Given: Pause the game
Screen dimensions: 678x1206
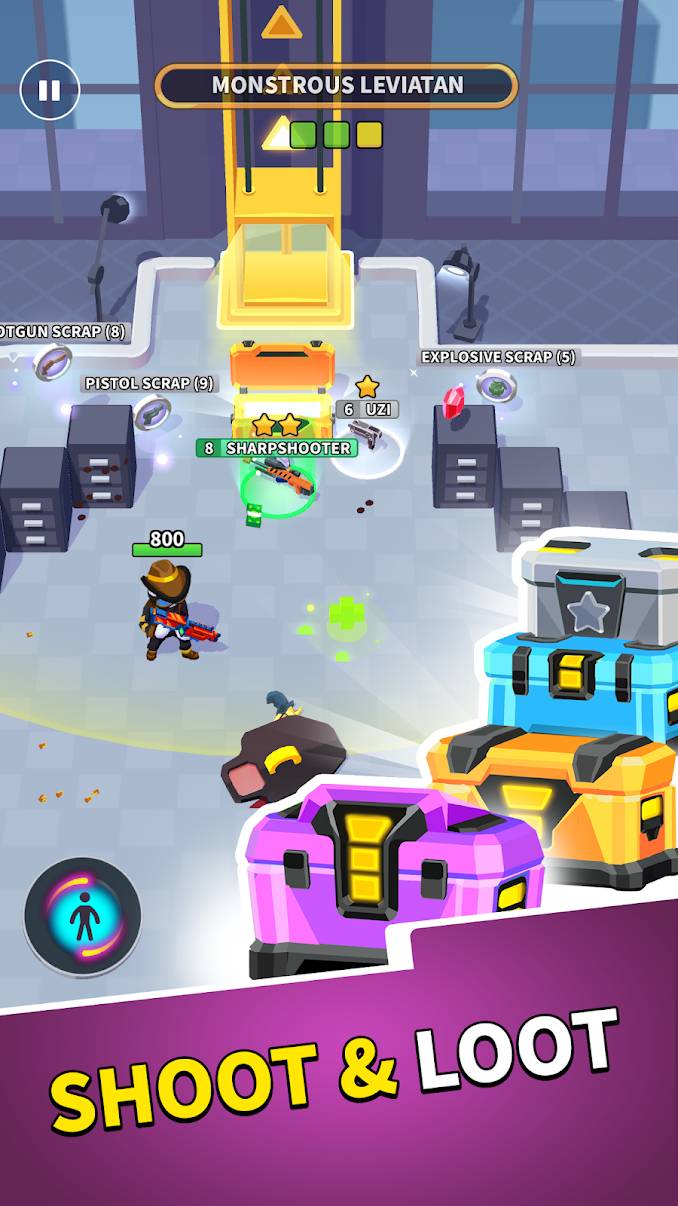Looking at the screenshot, I should coord(49,90).
